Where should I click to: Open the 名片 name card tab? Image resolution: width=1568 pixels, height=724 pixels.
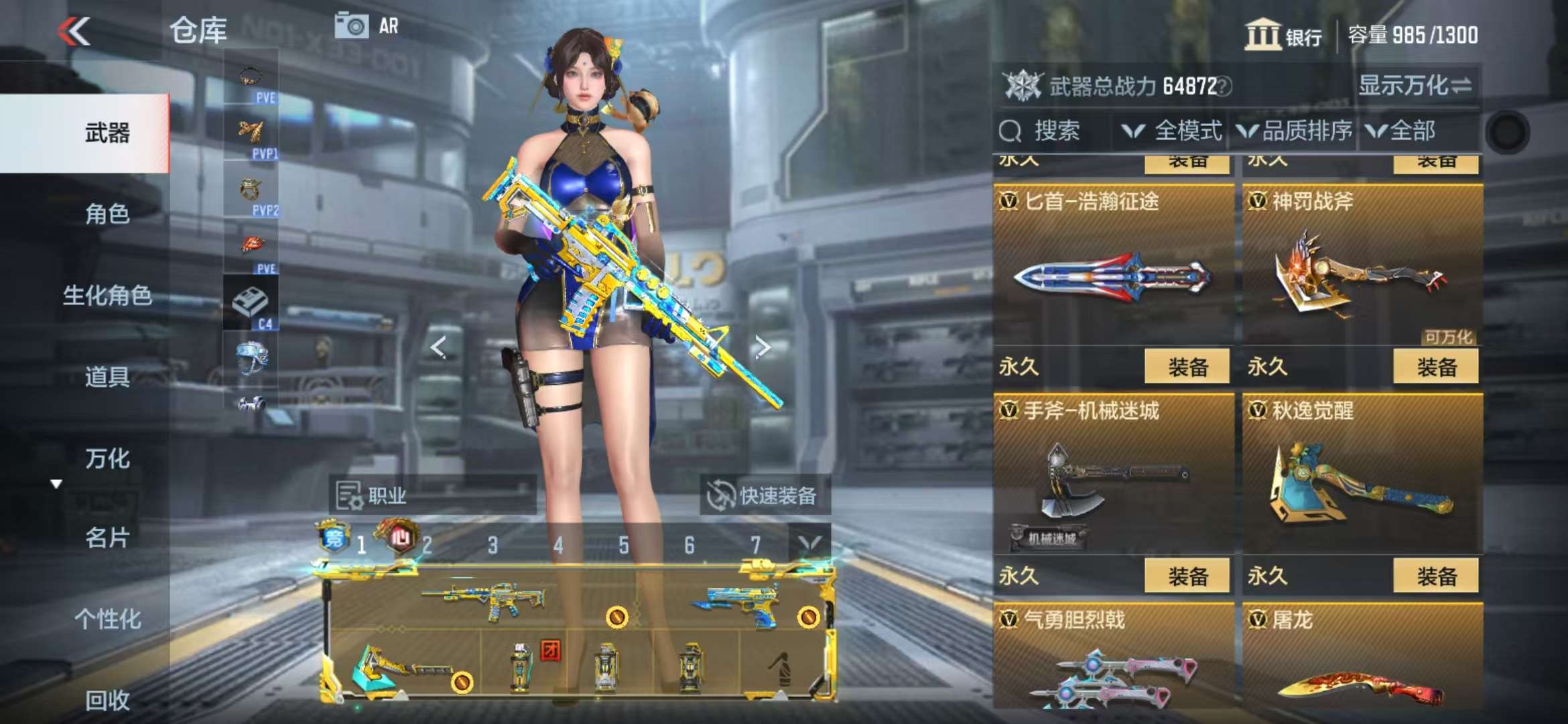[x=107, y=538]
